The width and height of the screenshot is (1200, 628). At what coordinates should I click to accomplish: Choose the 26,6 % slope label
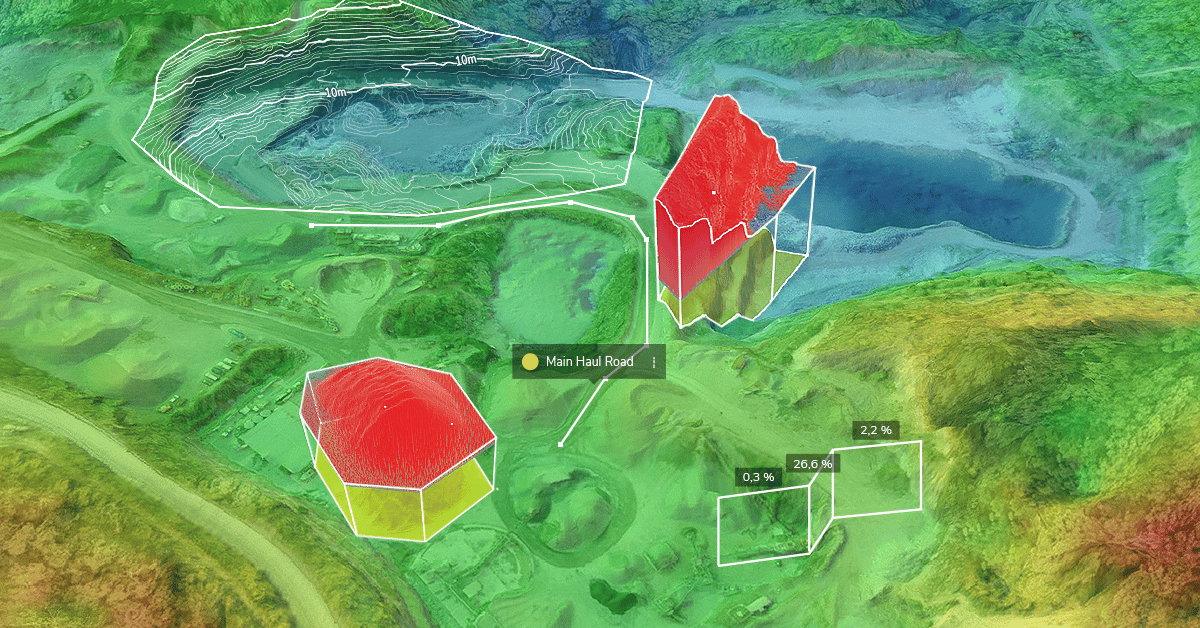(x=813, y=463)
